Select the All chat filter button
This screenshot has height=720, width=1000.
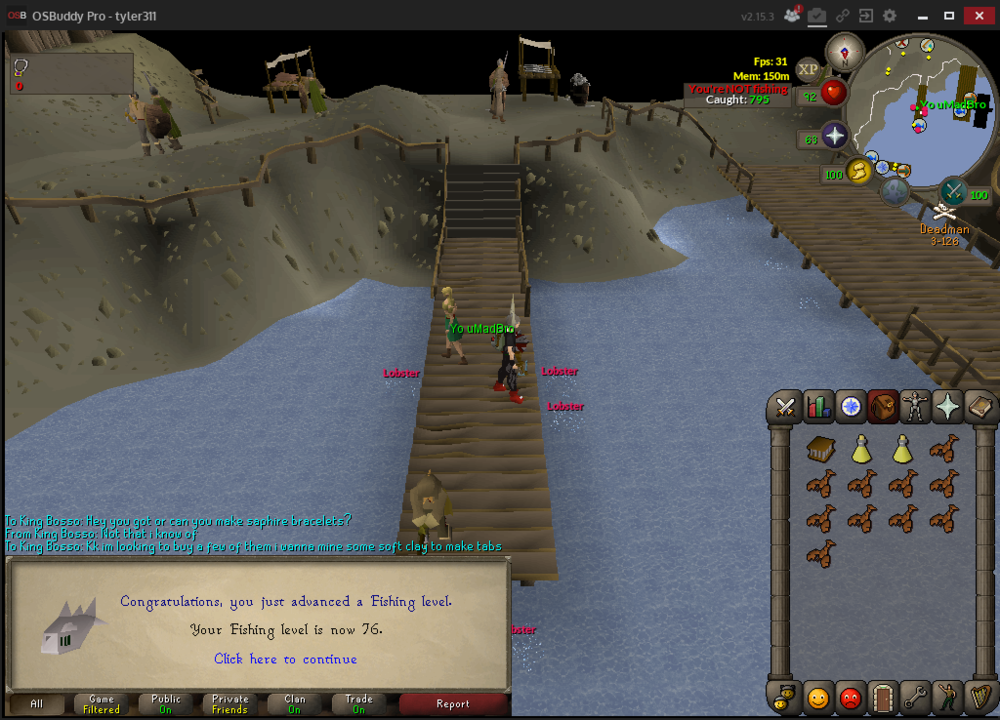click(37, 704)
